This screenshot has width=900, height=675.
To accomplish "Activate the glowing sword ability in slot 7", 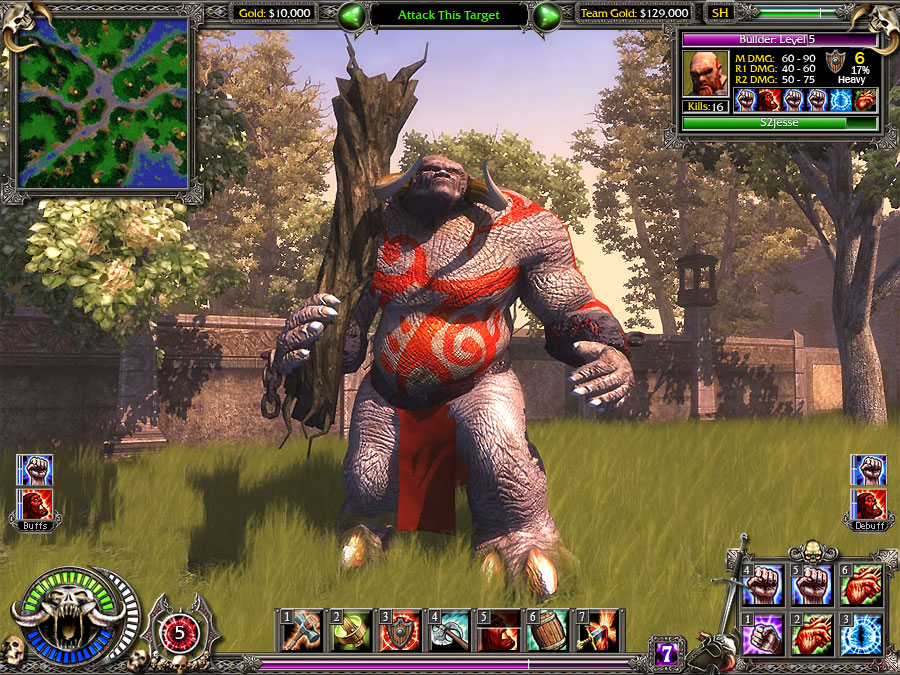I will coord(597,631).
